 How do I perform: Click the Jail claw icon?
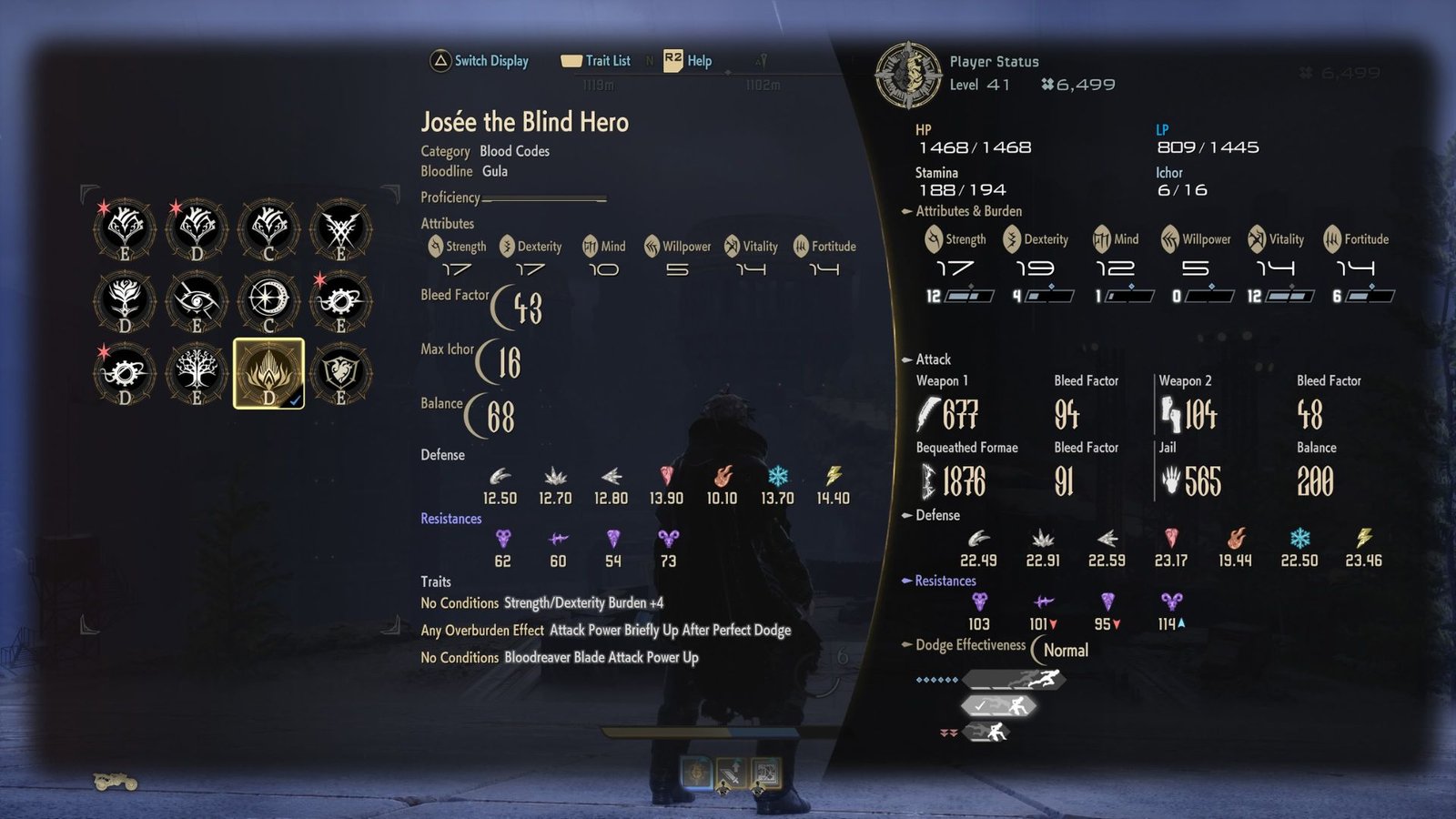tap(1172, 480)
